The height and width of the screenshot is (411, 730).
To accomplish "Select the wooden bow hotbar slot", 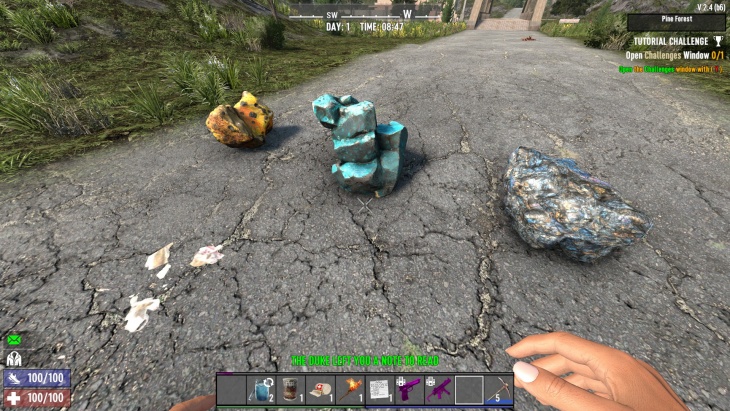I will pos(498,389).
